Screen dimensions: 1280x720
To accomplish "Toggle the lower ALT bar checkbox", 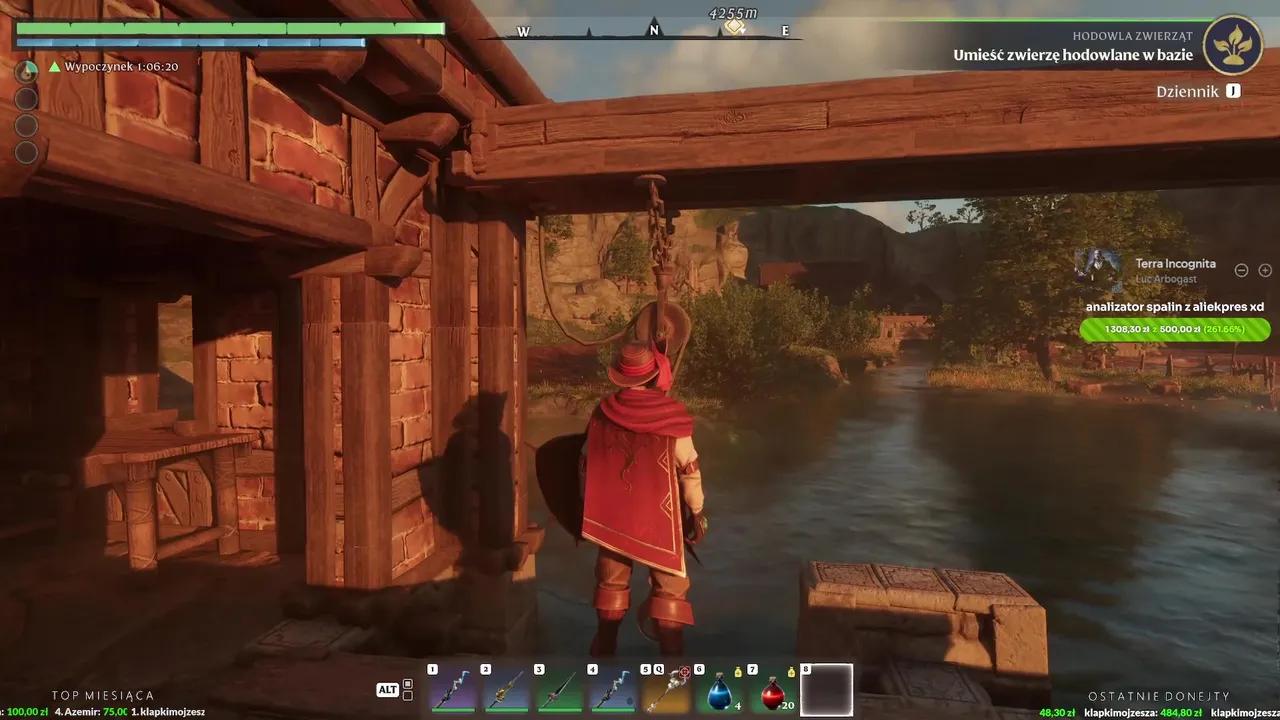I will (x=408, y=696).
